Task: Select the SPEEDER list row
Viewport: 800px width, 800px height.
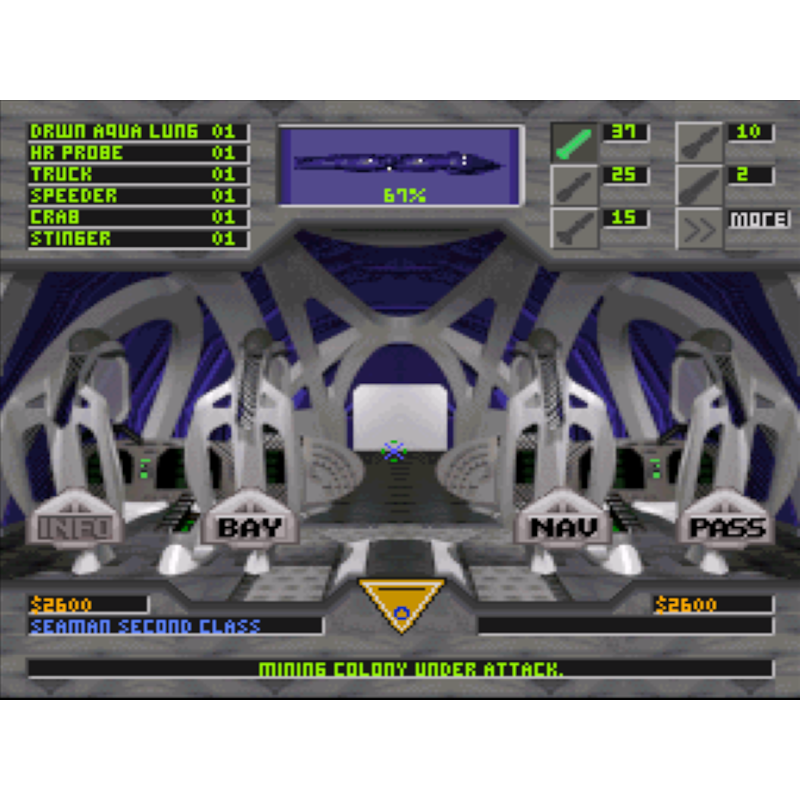Action: click(x=137, y=196)
